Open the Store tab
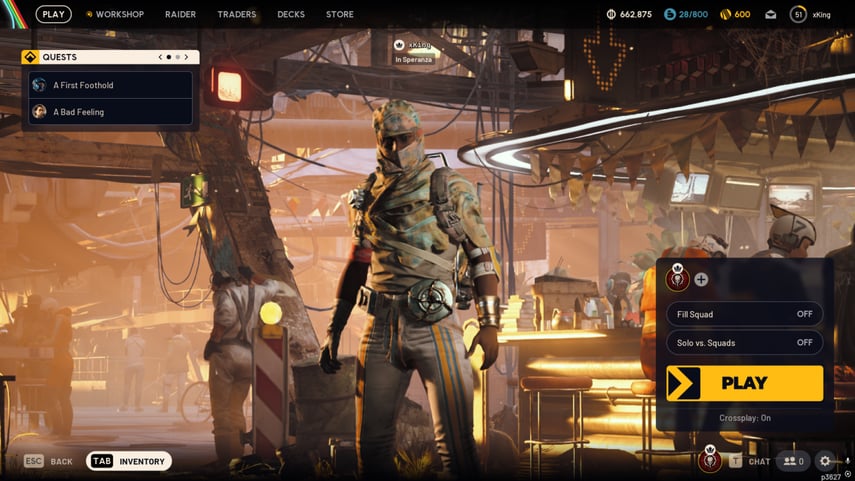Image resolution: width=855 pixels, height=481 pixels. coord(339,14)
